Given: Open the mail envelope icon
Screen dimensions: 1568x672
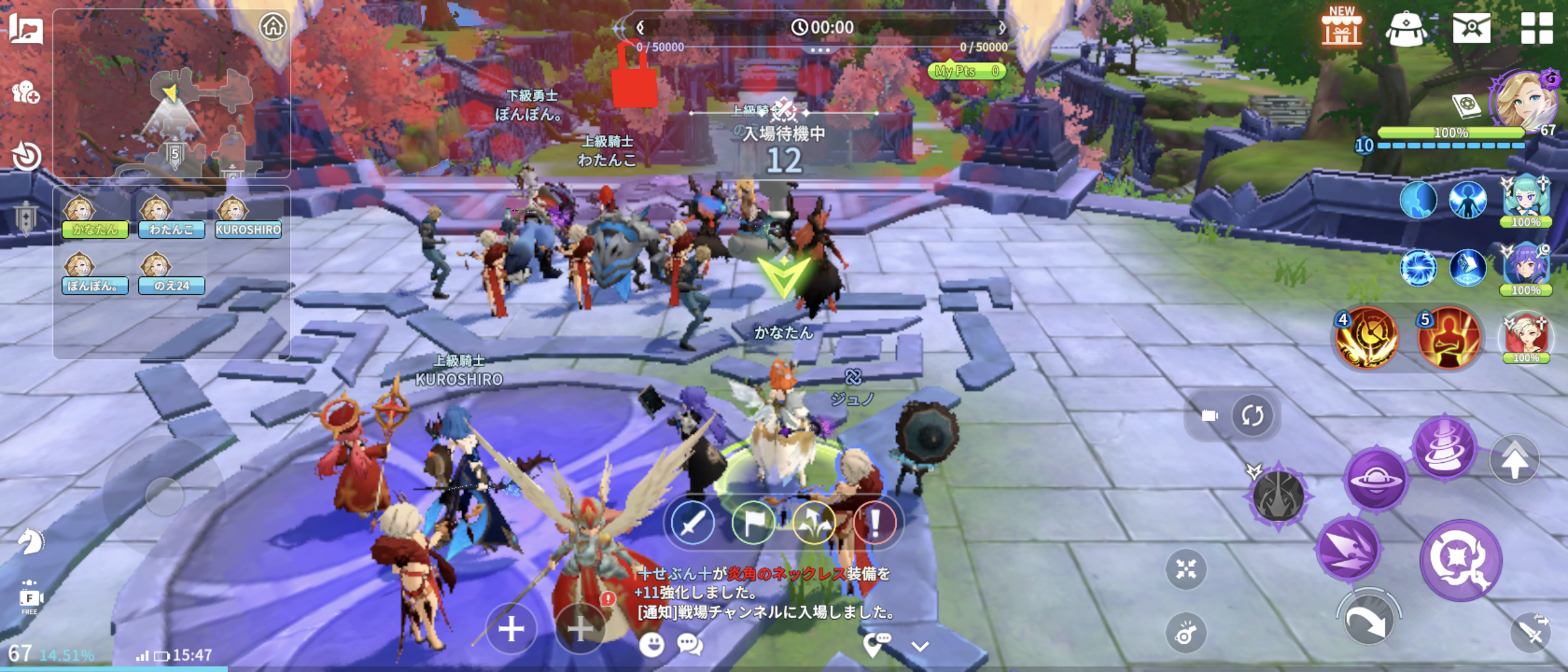Looking at the screenshot, I should tap(1471, 28).
